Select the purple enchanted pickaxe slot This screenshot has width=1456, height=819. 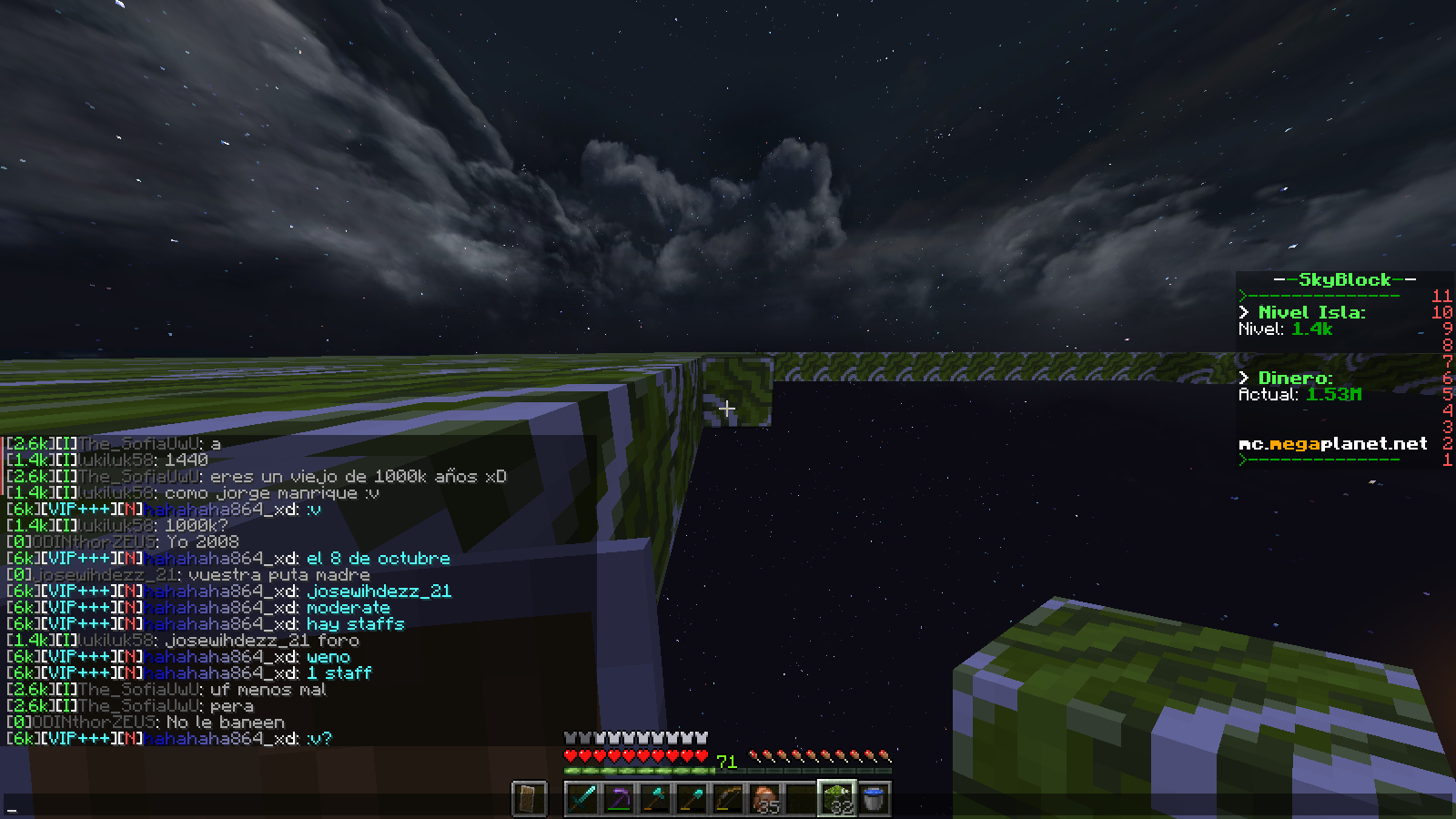coord(619,799)
